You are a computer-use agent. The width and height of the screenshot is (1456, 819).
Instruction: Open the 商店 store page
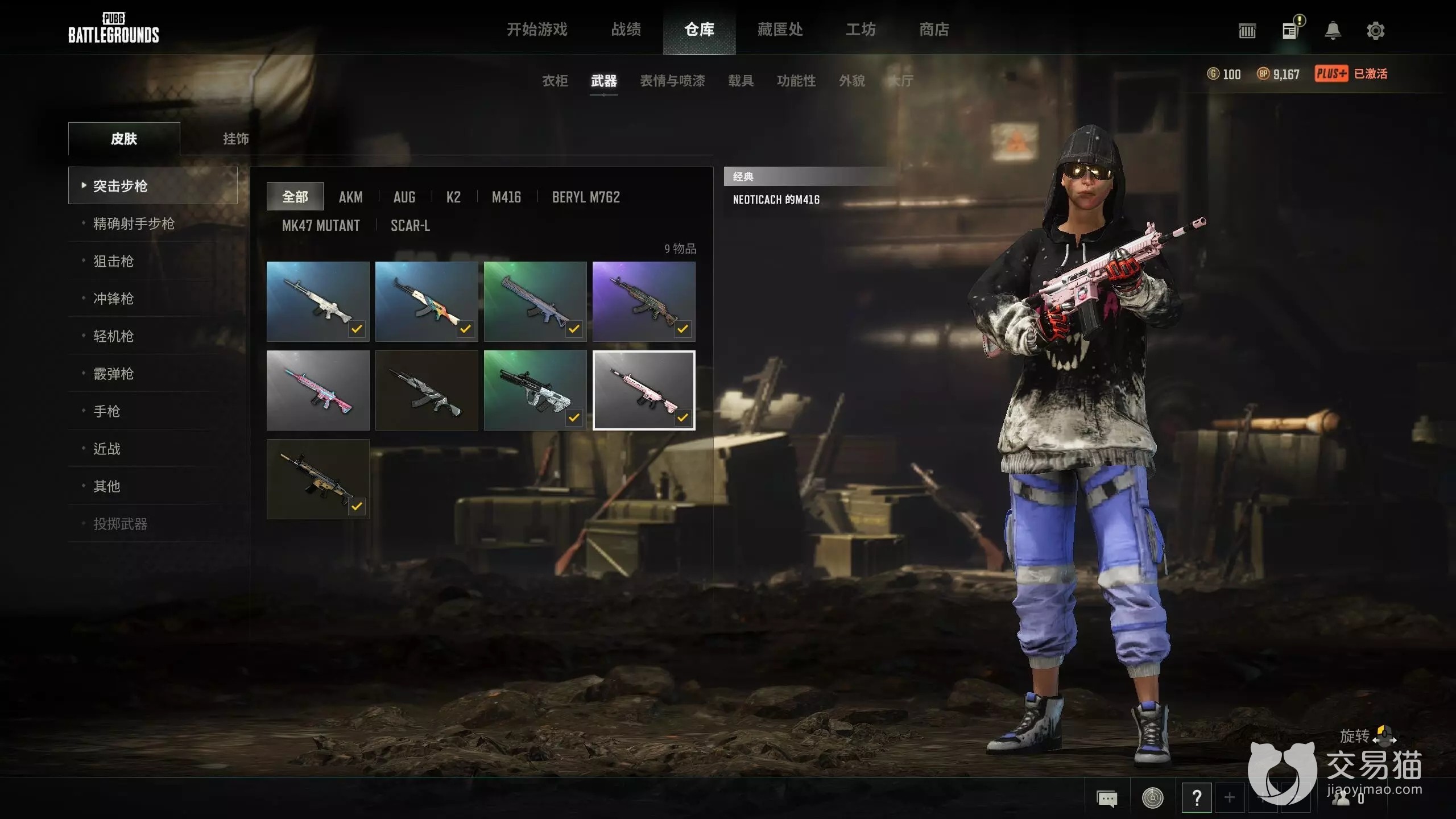point(934,30)
